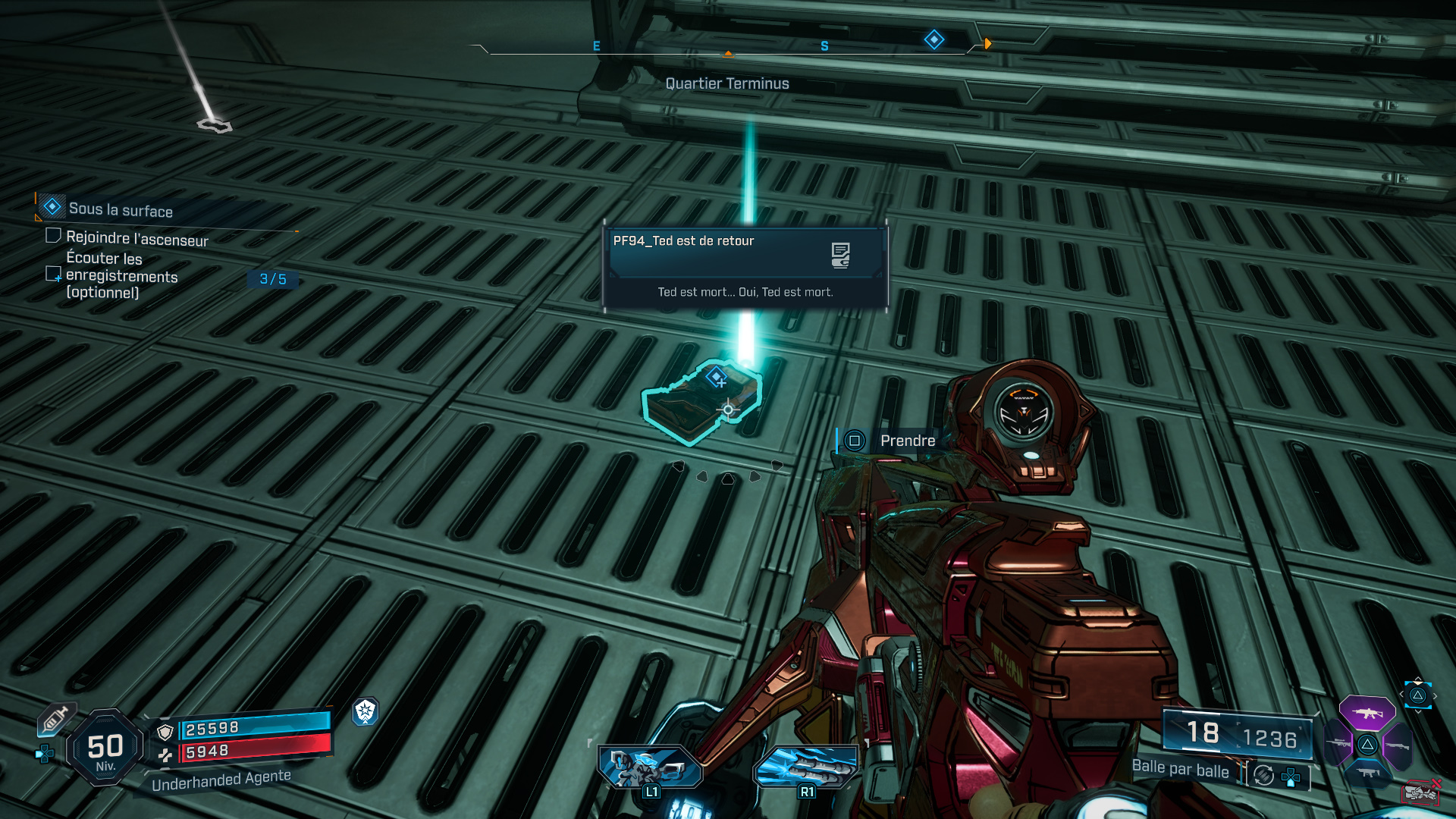Click the recording log icon on the card

[x=840, y=256]
